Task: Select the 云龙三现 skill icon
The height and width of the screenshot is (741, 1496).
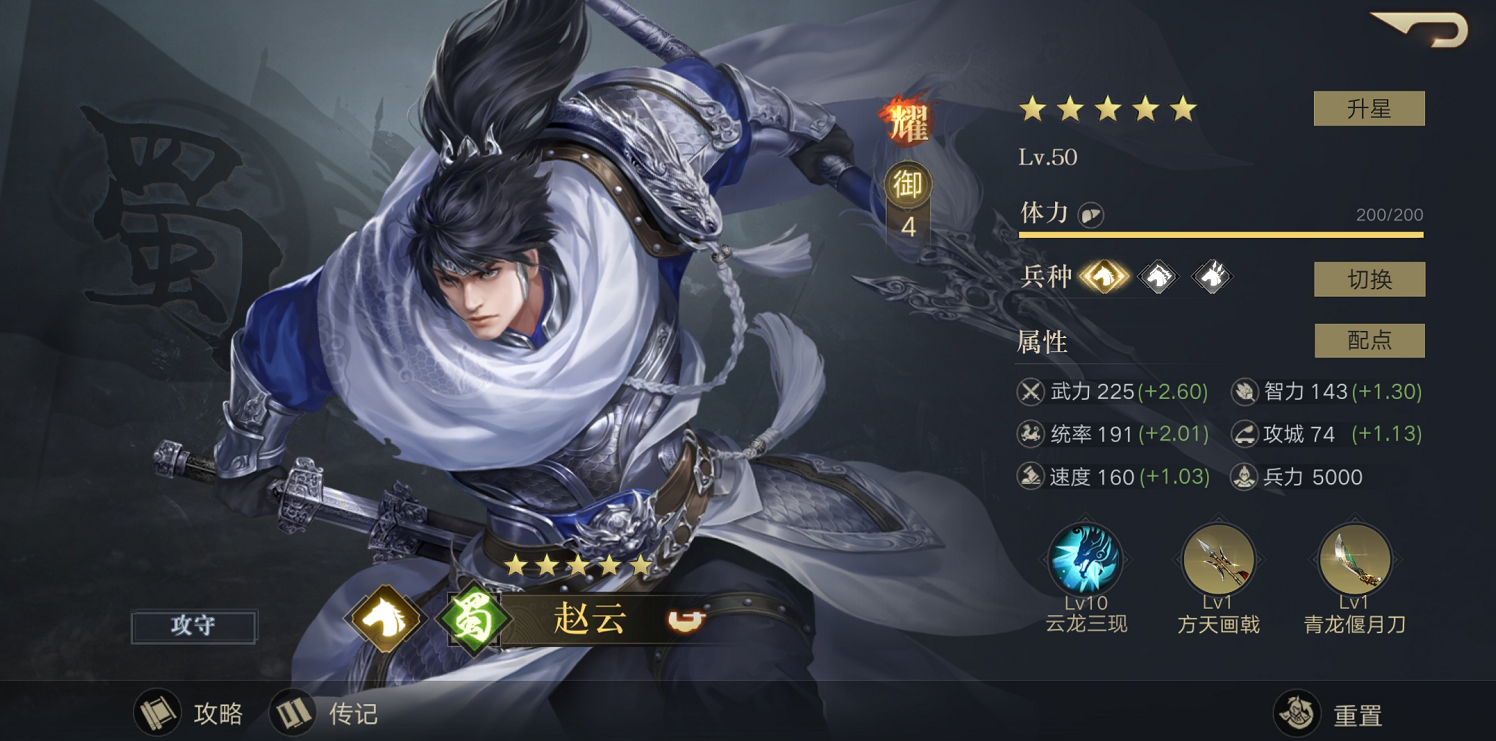Action: (1085, 560)
